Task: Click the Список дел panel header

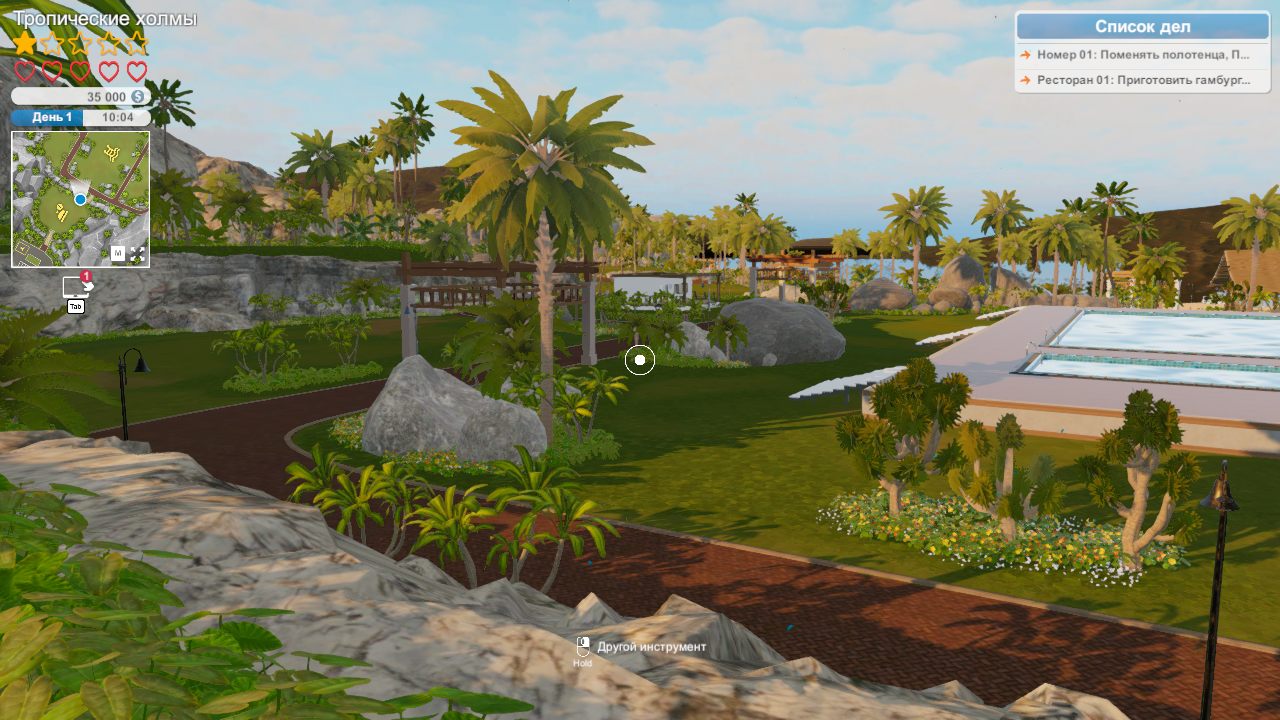Action: coord(1145,27)
